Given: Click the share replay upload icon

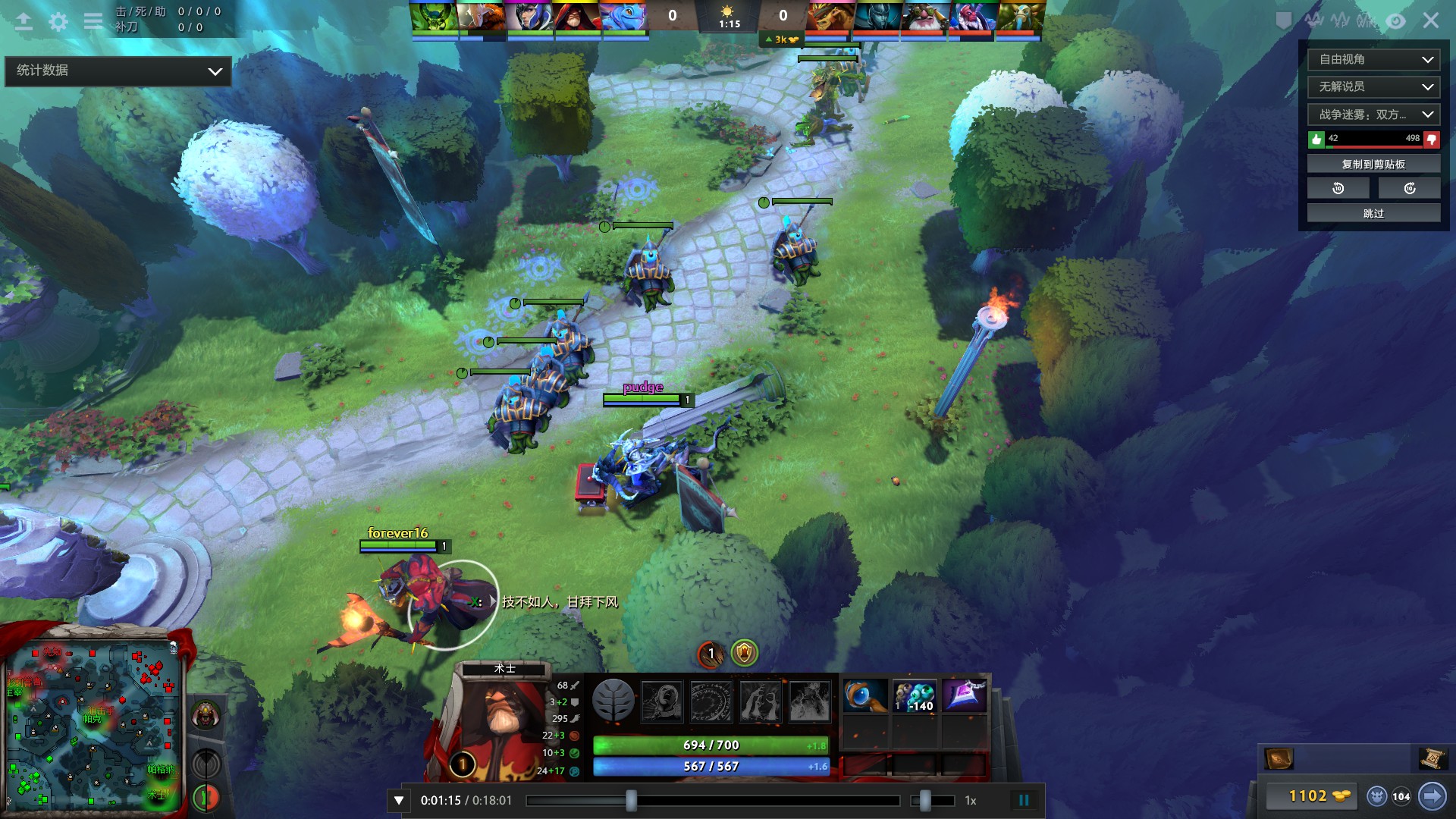Looking at the screenshot, I should [x=24, y=21].
